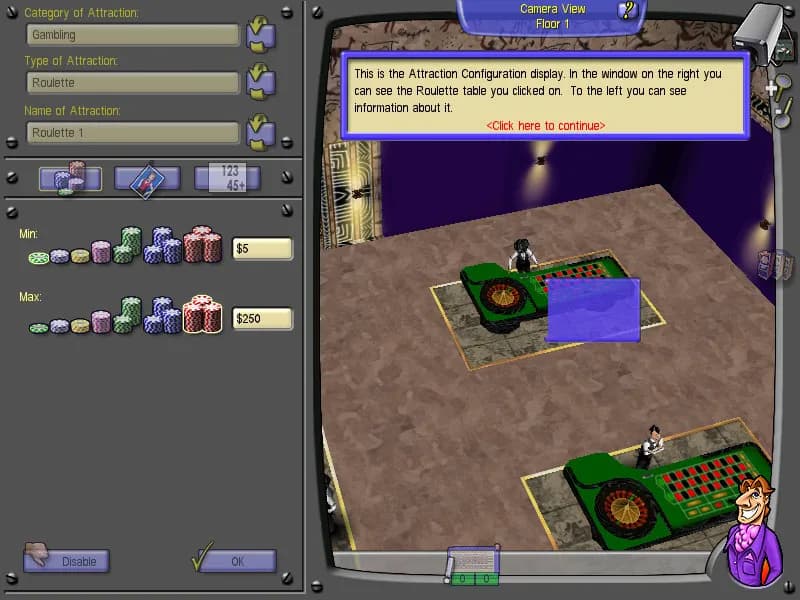Select the chip stack betting limits tab
Screen dimensions: 800x600
70,179
